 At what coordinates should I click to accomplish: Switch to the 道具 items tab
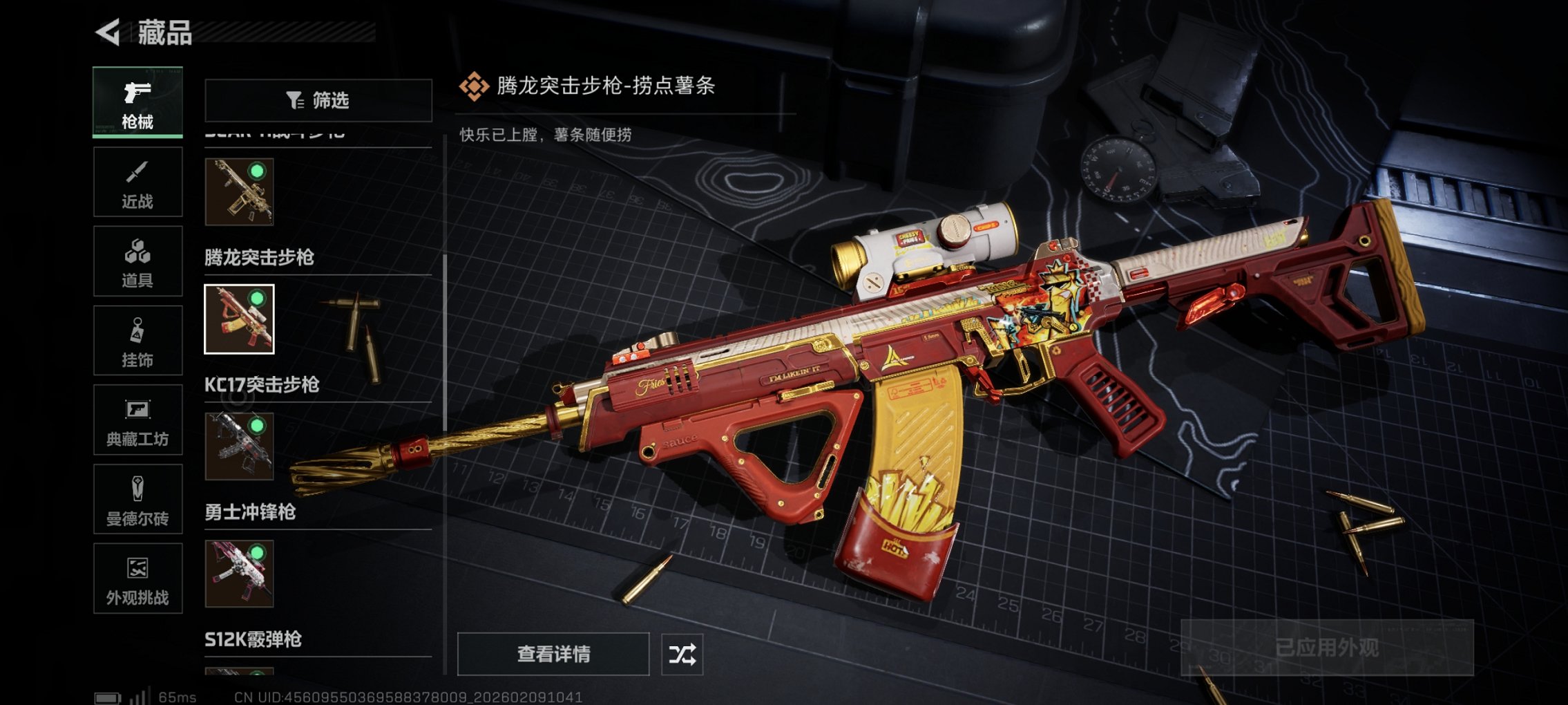137,261
